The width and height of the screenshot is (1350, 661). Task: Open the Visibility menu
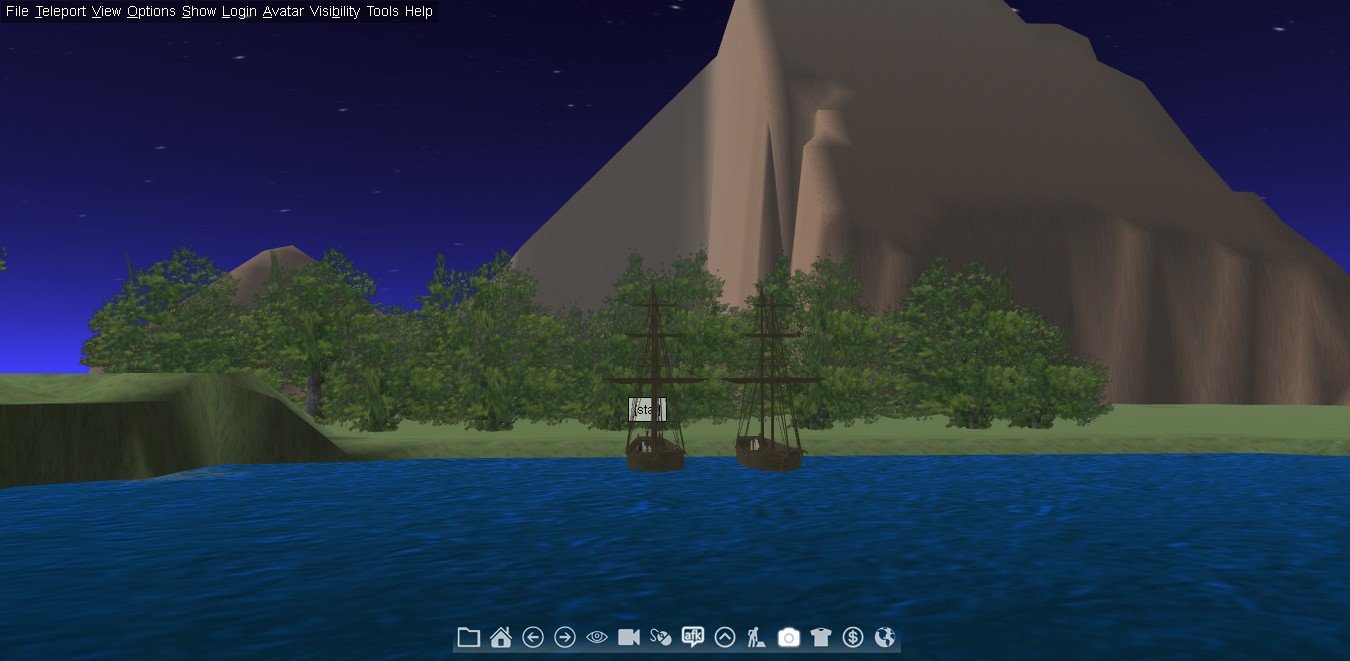pyautogui.click(x=335, y=12)
